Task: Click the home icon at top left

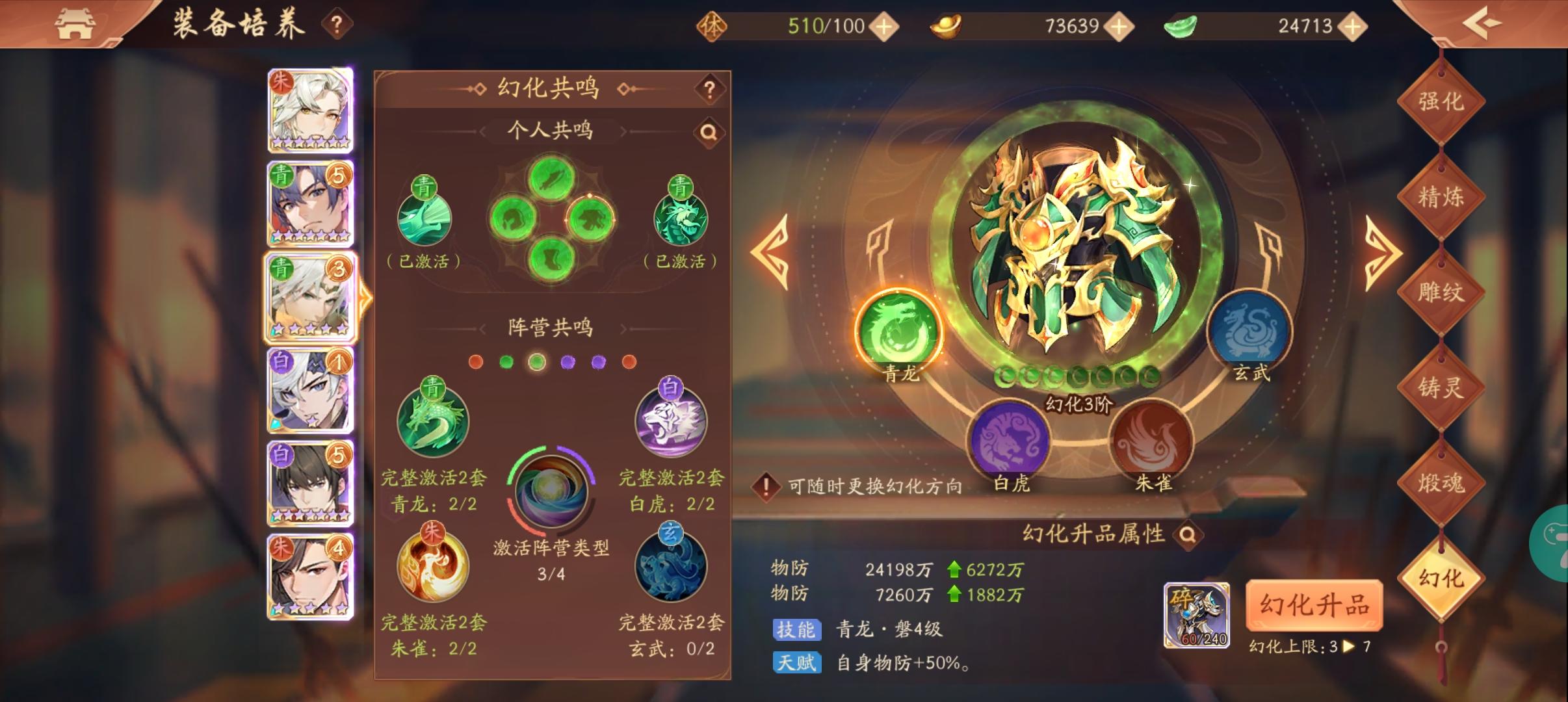Action: pyautogui.click(x=75, y=23)
